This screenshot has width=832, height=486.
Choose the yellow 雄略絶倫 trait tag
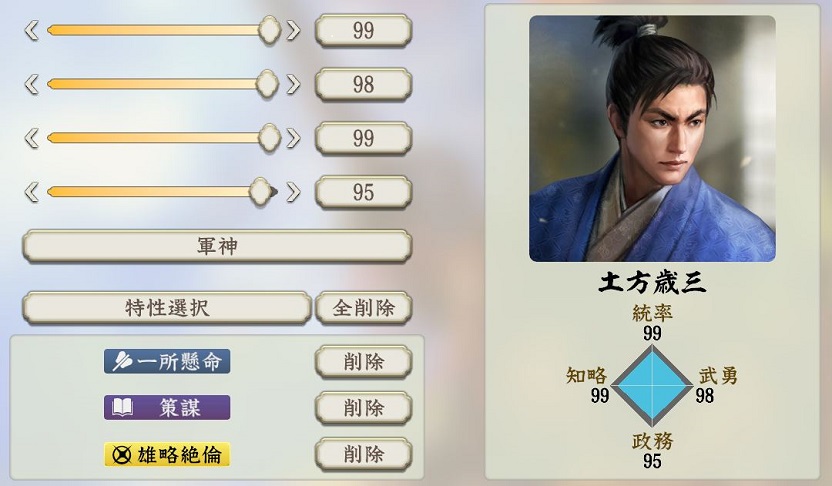[167, 454]
